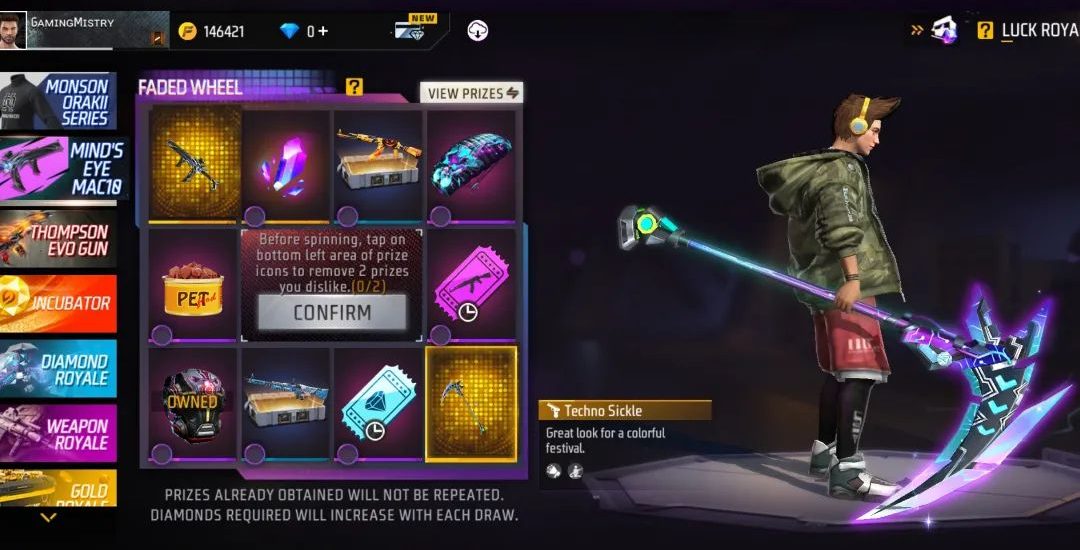
Task: Select the Mind's Eye MAC10 tab
Action: click(x=60, y=168)
